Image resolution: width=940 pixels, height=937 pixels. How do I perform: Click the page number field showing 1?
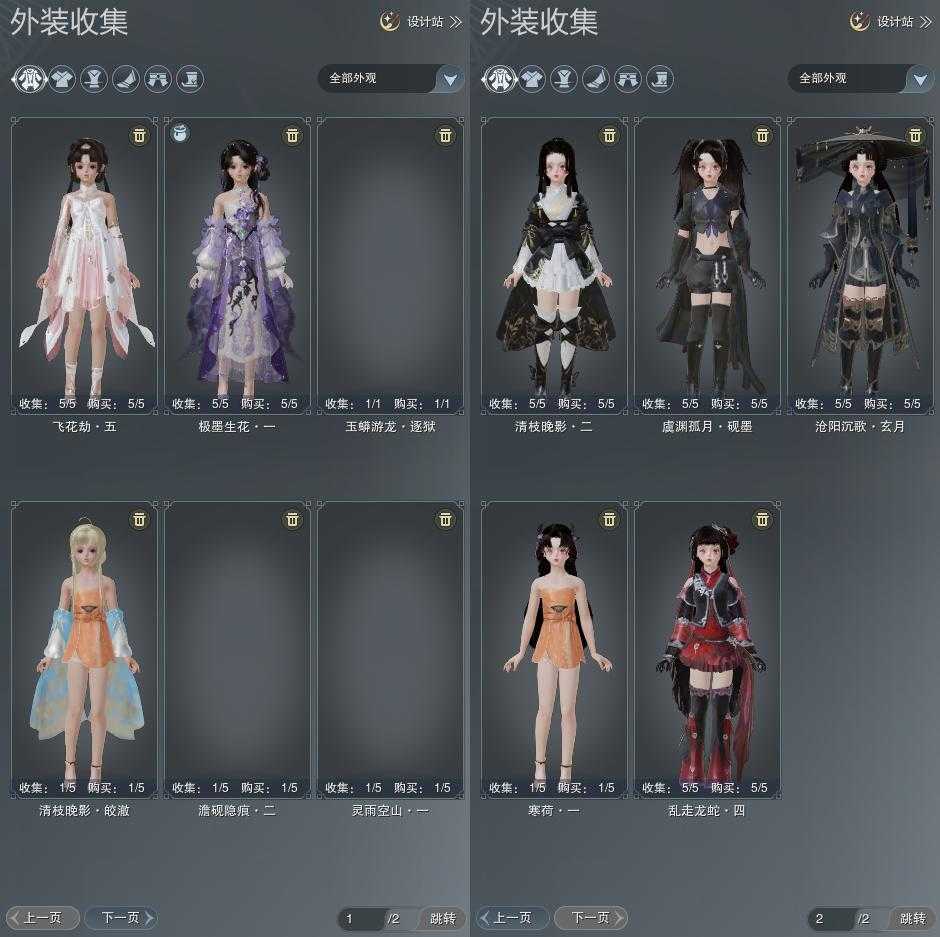point(360,918)
